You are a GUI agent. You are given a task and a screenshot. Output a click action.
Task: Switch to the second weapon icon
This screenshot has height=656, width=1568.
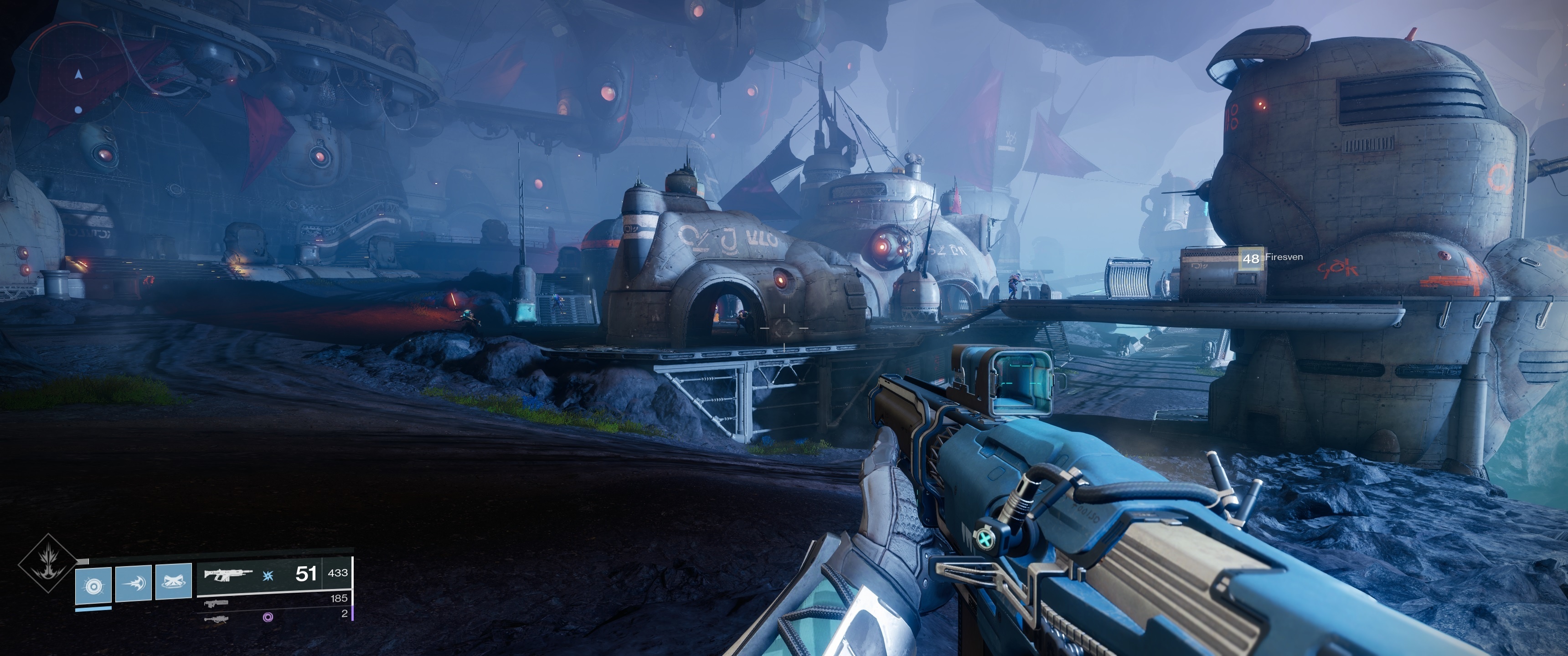click(216, 604)
